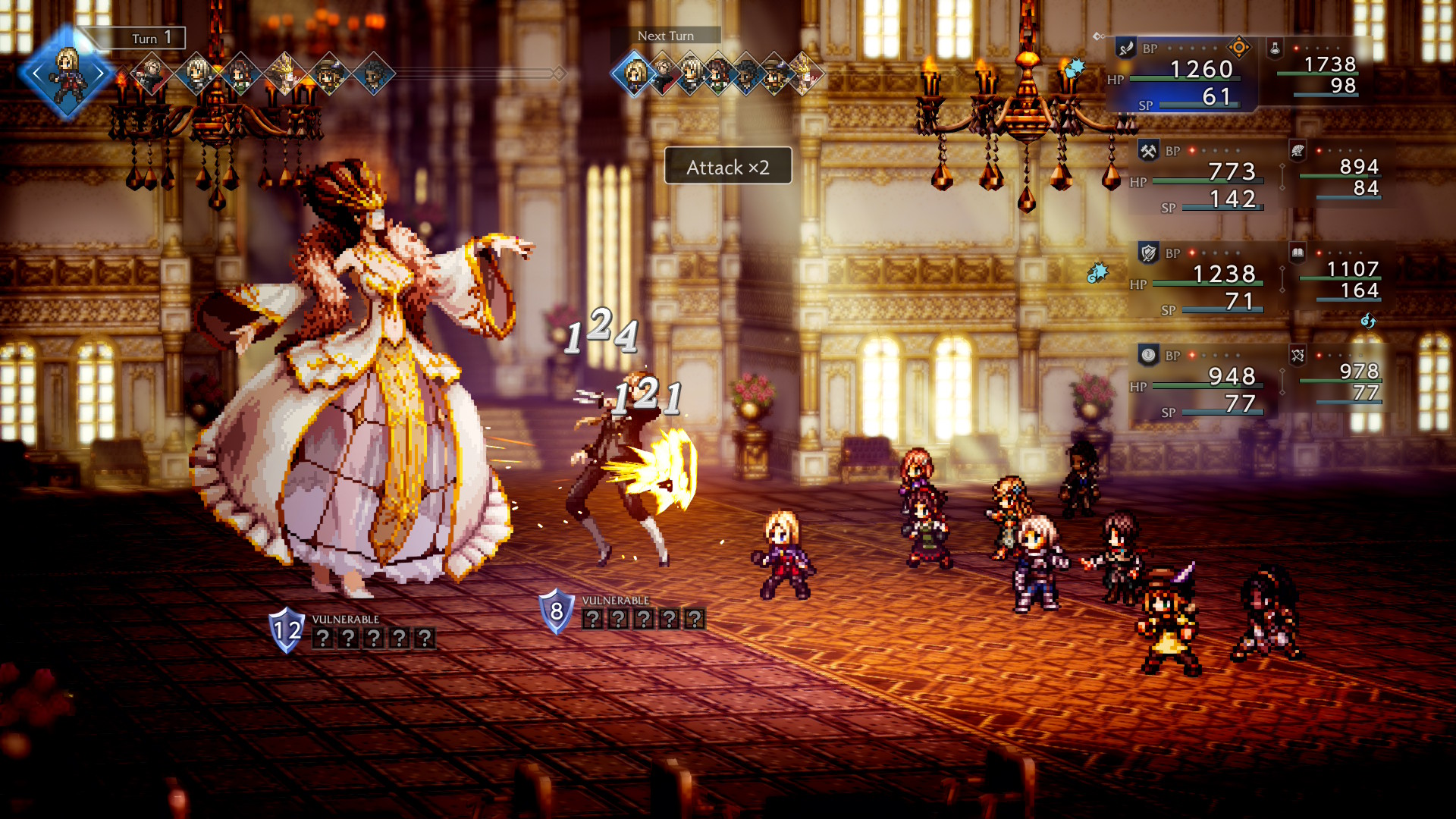Activate the orange latent power icon

(x=1239, y=48)
